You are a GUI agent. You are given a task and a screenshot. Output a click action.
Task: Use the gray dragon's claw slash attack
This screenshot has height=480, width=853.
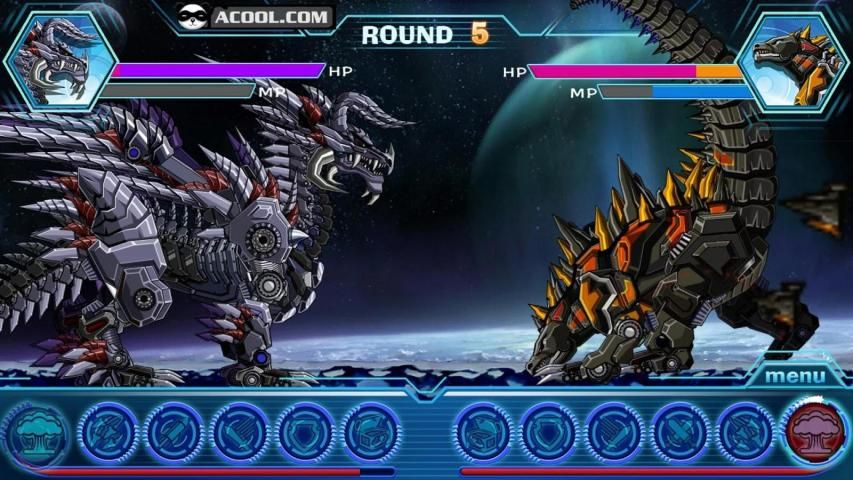240,431
